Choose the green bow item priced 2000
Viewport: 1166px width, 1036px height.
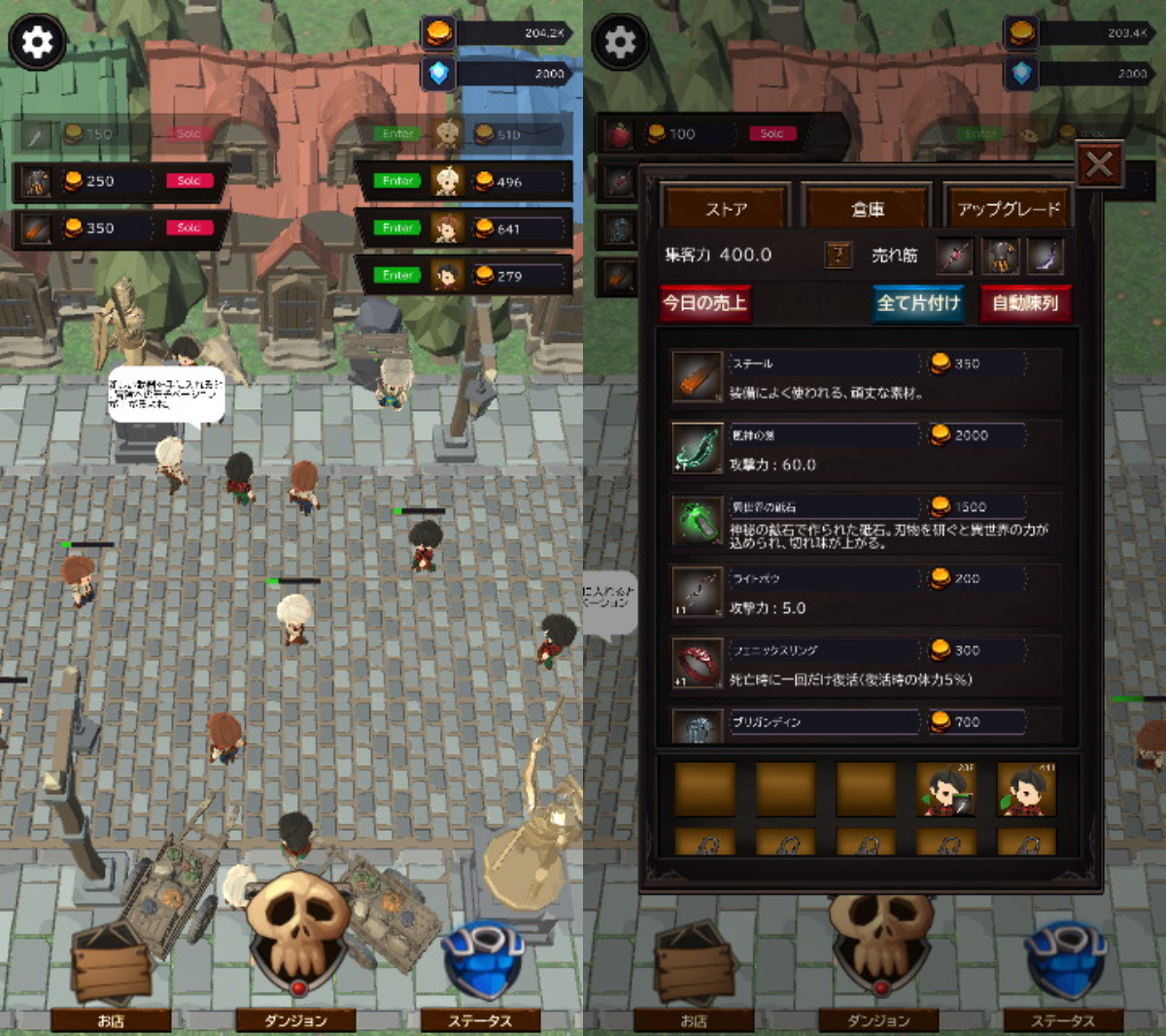(x=865, y=448)
